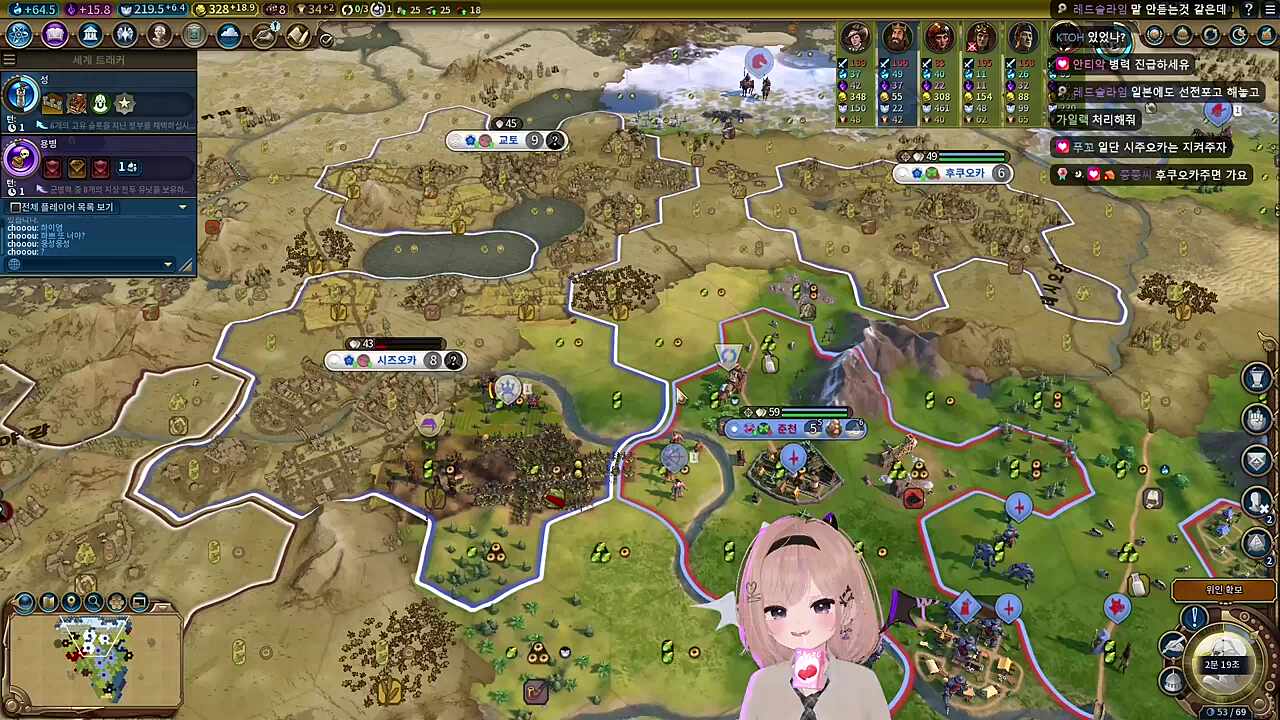Open the great people screen
The height and width of the screenshot is (720, 1280).
pos(159,35)
